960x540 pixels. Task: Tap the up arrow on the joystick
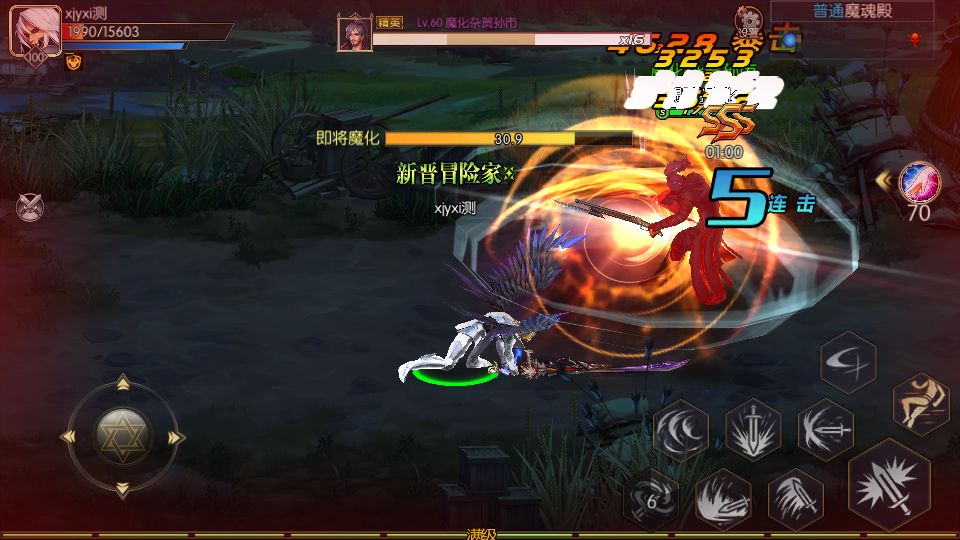pos(123,382)
